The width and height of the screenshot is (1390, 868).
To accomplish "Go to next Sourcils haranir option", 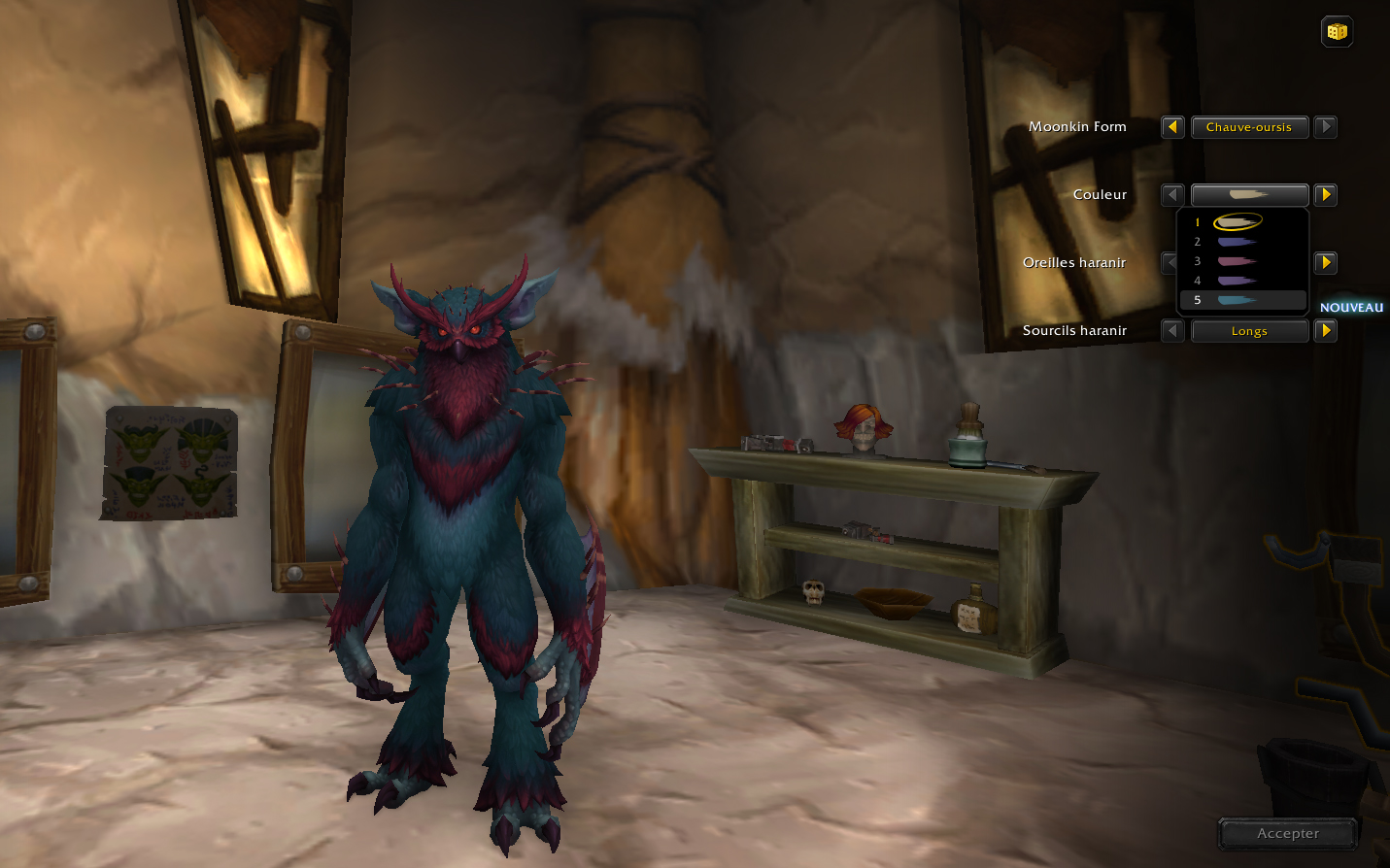I will coord(1326,331).
